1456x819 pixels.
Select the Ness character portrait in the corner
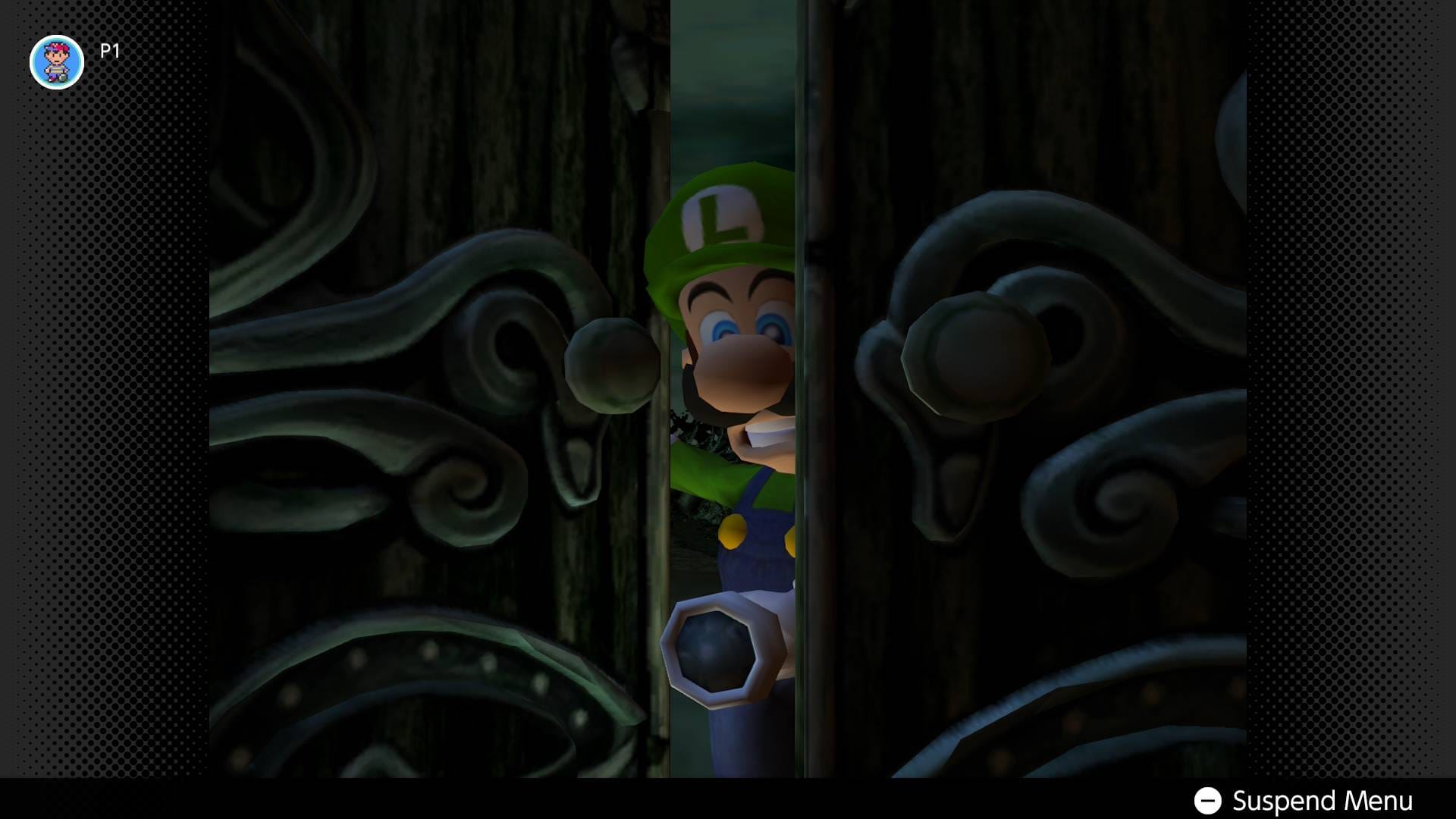pyautogui.click(x=57, y=62)
